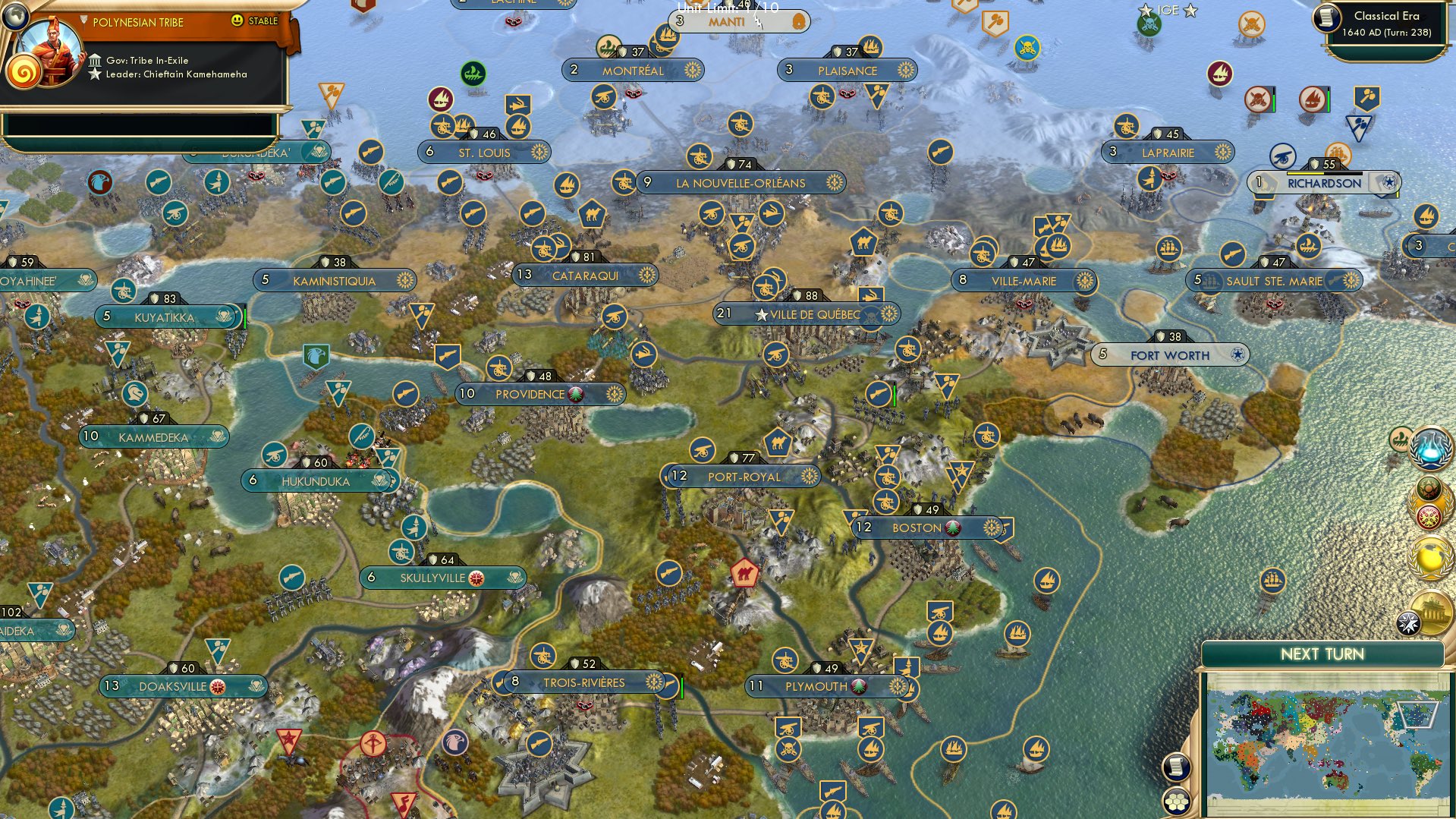Screen dimensions: 1456x819
Task: Click the capital star on Ville de Québec banner
Action: pos(760,313)
